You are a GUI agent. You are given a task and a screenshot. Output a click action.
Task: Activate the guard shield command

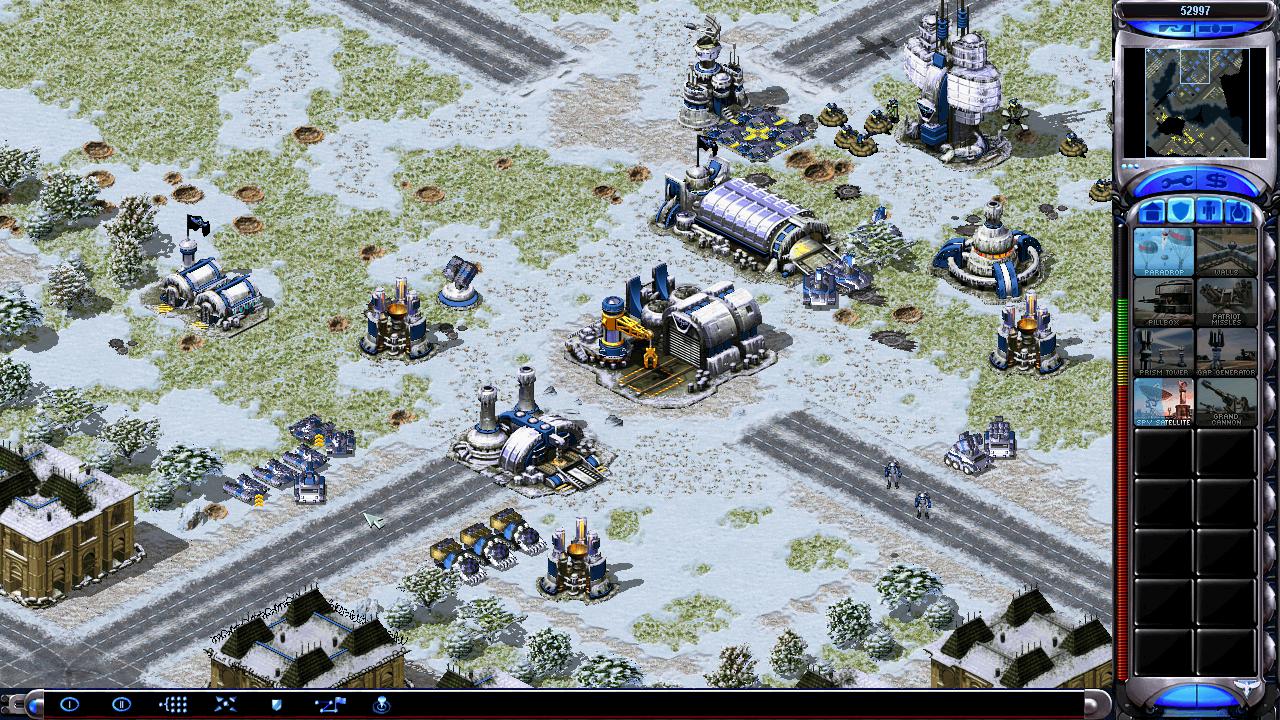[x=277, y=704]
